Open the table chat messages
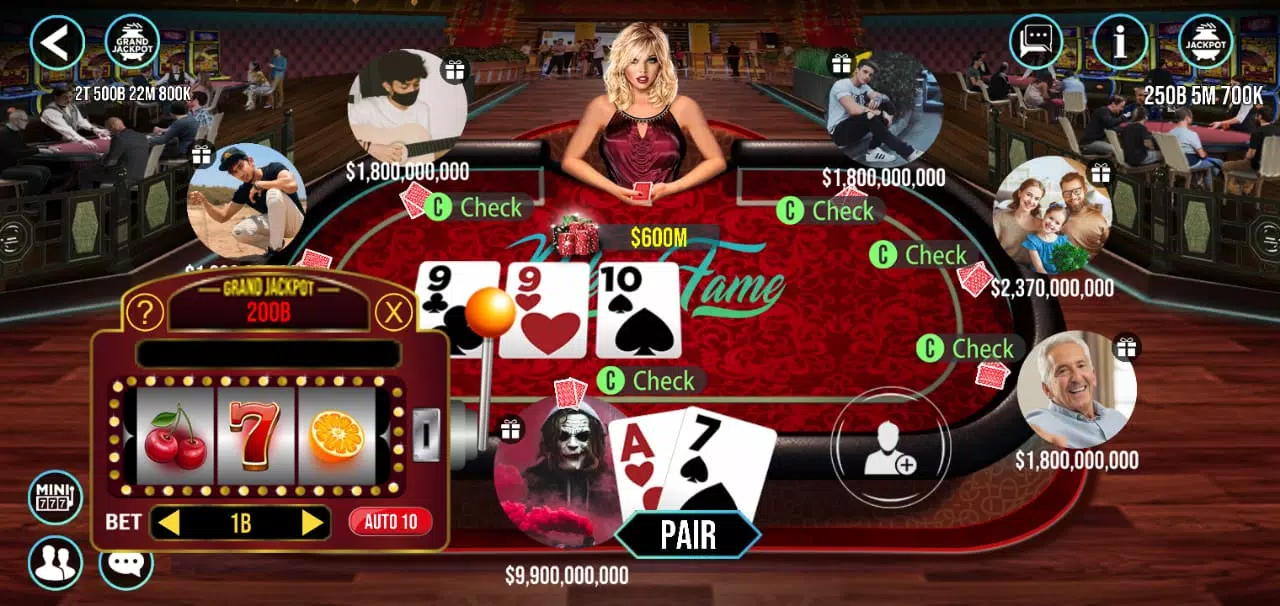This screenshot has width=1280, height=606. coord(1035,42)
